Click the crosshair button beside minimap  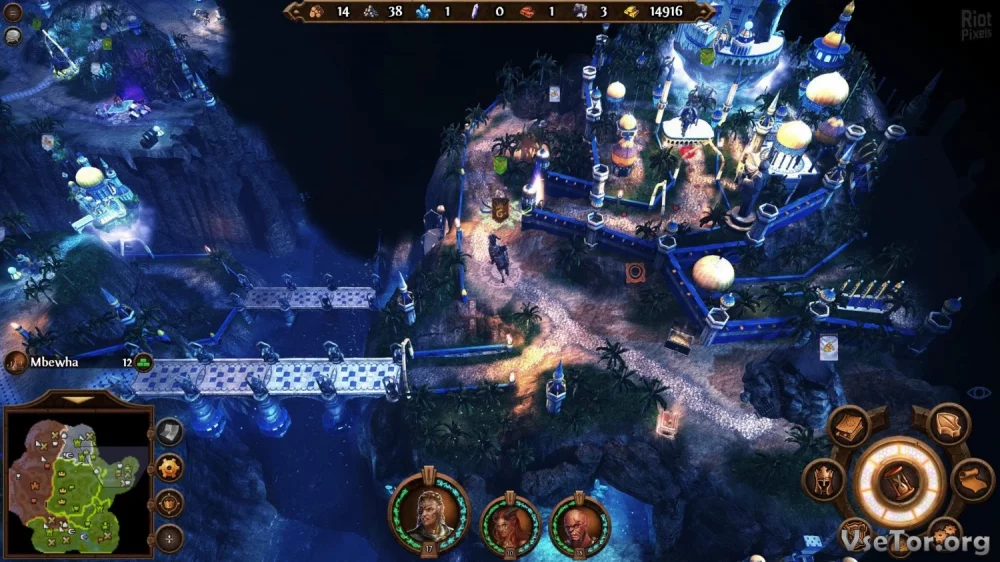pyautogui.click(x=170, y=537)
